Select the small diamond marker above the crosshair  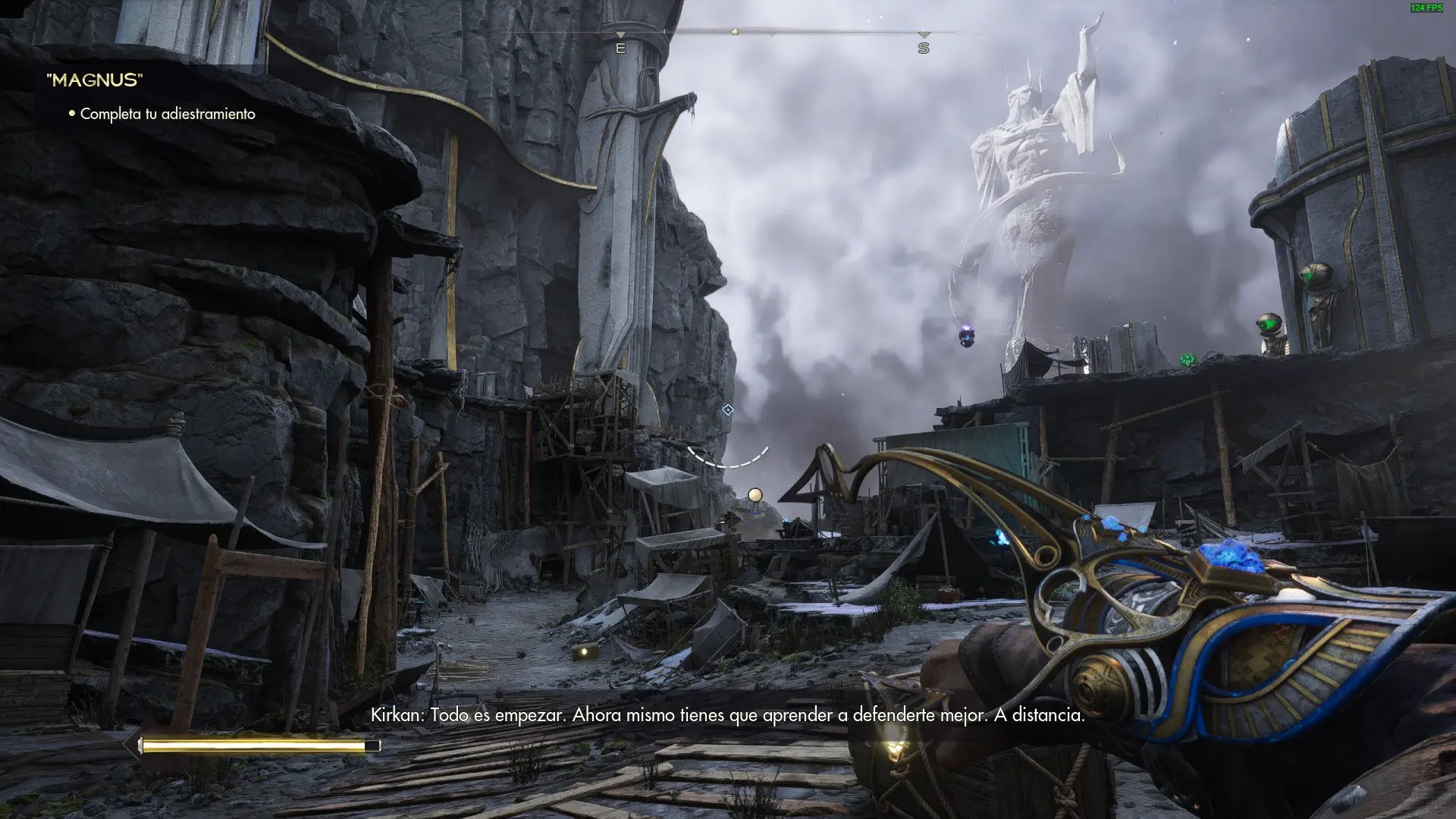click(728, 409)
